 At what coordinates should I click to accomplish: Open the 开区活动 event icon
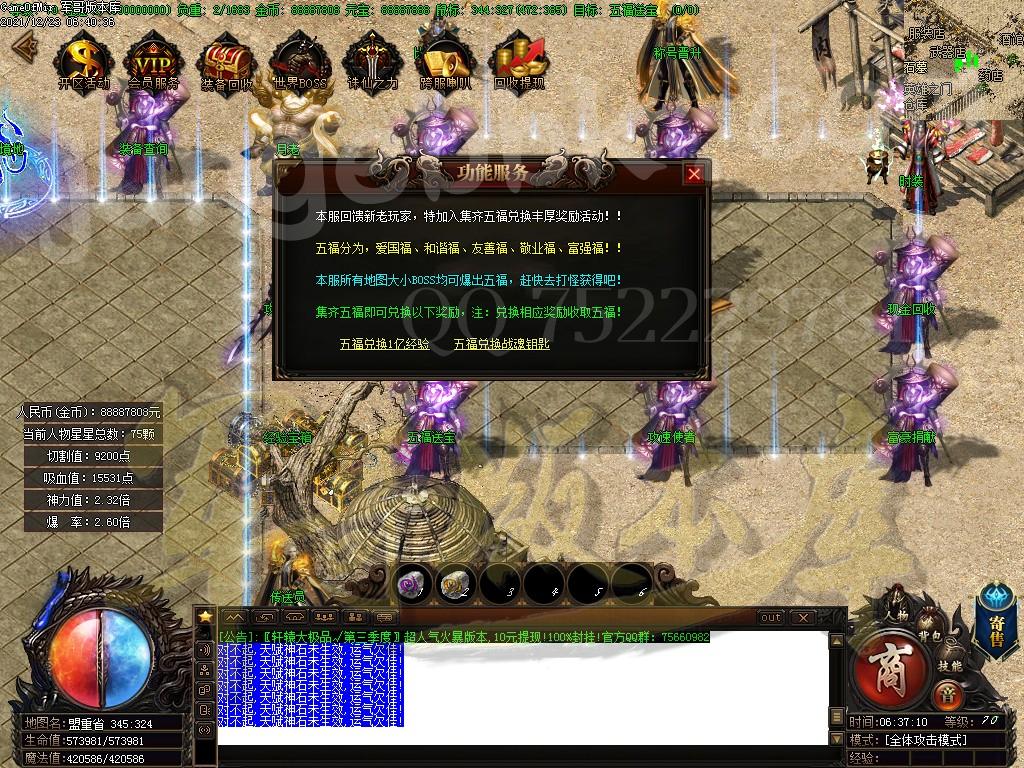[84, 61]
